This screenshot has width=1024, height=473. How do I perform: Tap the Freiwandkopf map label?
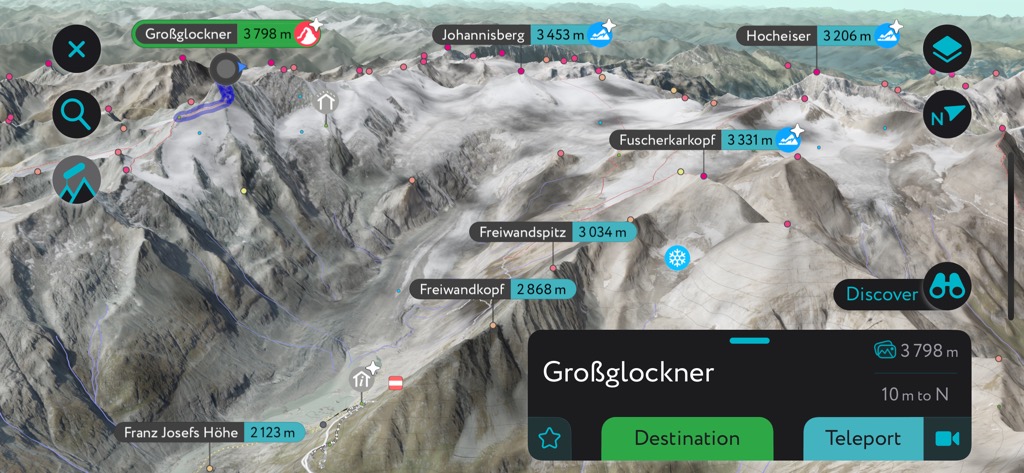(492, 289)
